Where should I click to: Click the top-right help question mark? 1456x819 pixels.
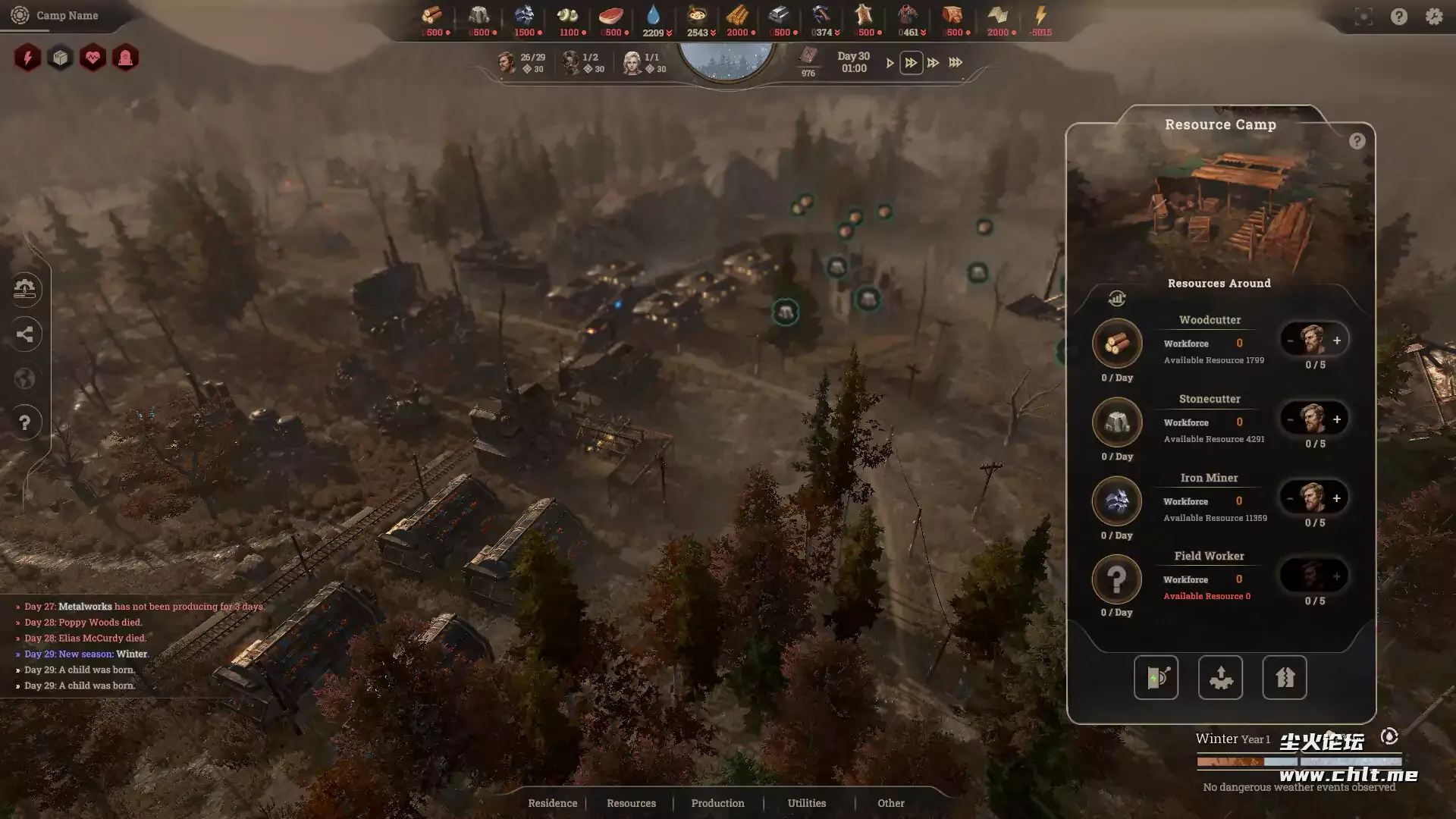tap(1398, 17)
